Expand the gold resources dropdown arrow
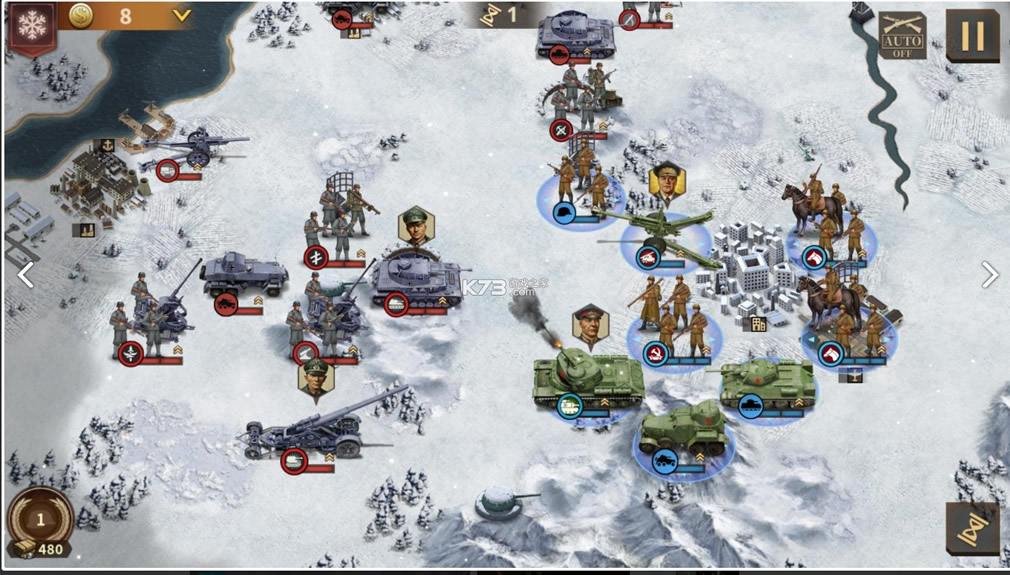The height and width of the screenshot is (575, 1010). 181,16
